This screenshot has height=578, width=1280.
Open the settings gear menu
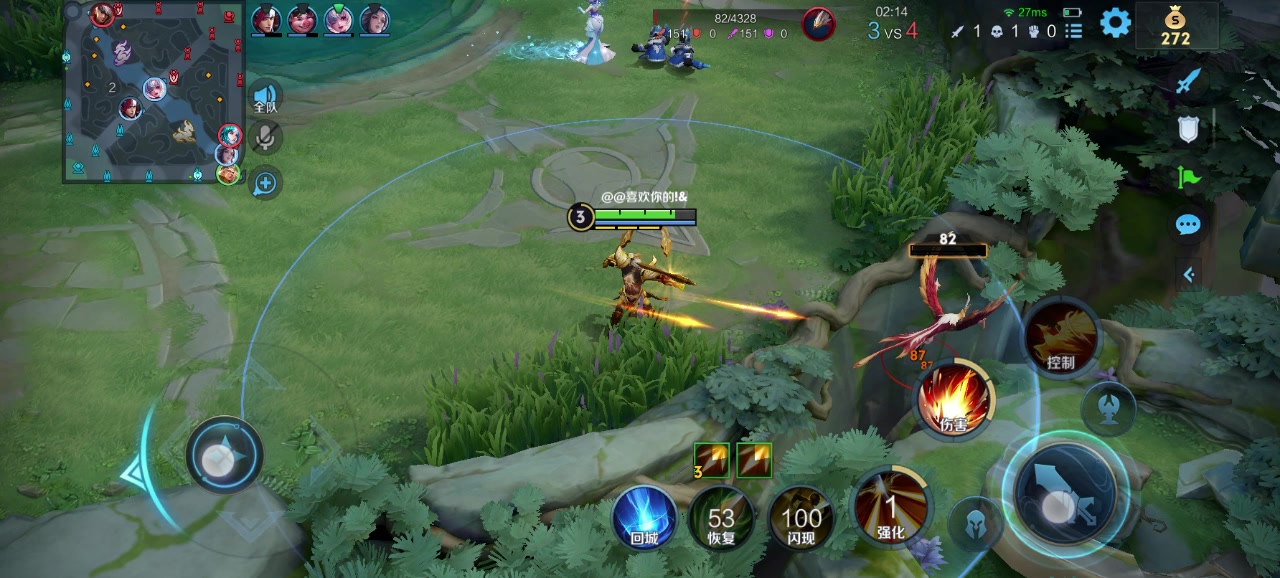coord(1115,22)
